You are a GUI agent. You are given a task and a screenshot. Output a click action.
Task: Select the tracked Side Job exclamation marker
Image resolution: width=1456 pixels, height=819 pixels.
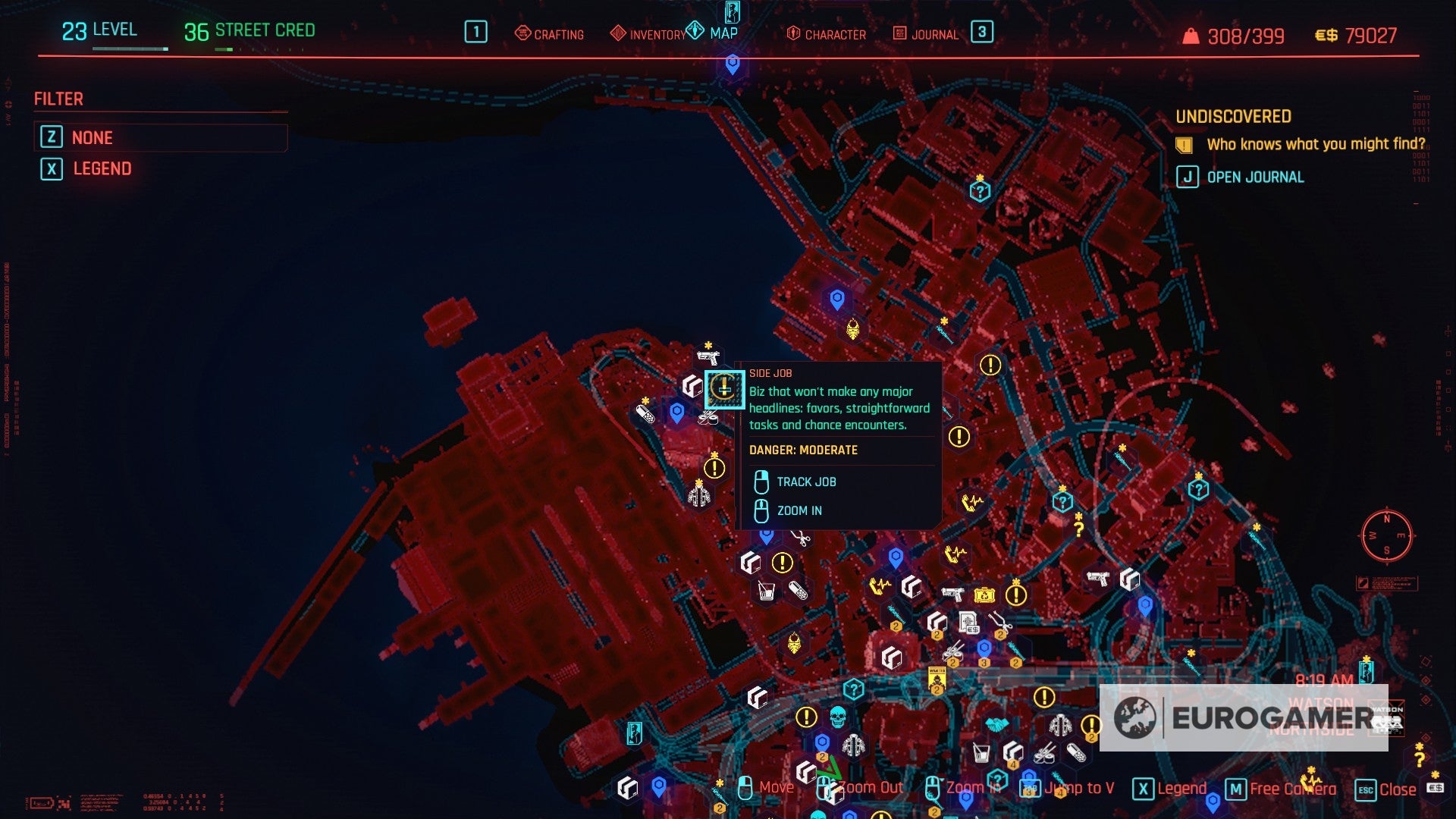(x=724, y=389)
